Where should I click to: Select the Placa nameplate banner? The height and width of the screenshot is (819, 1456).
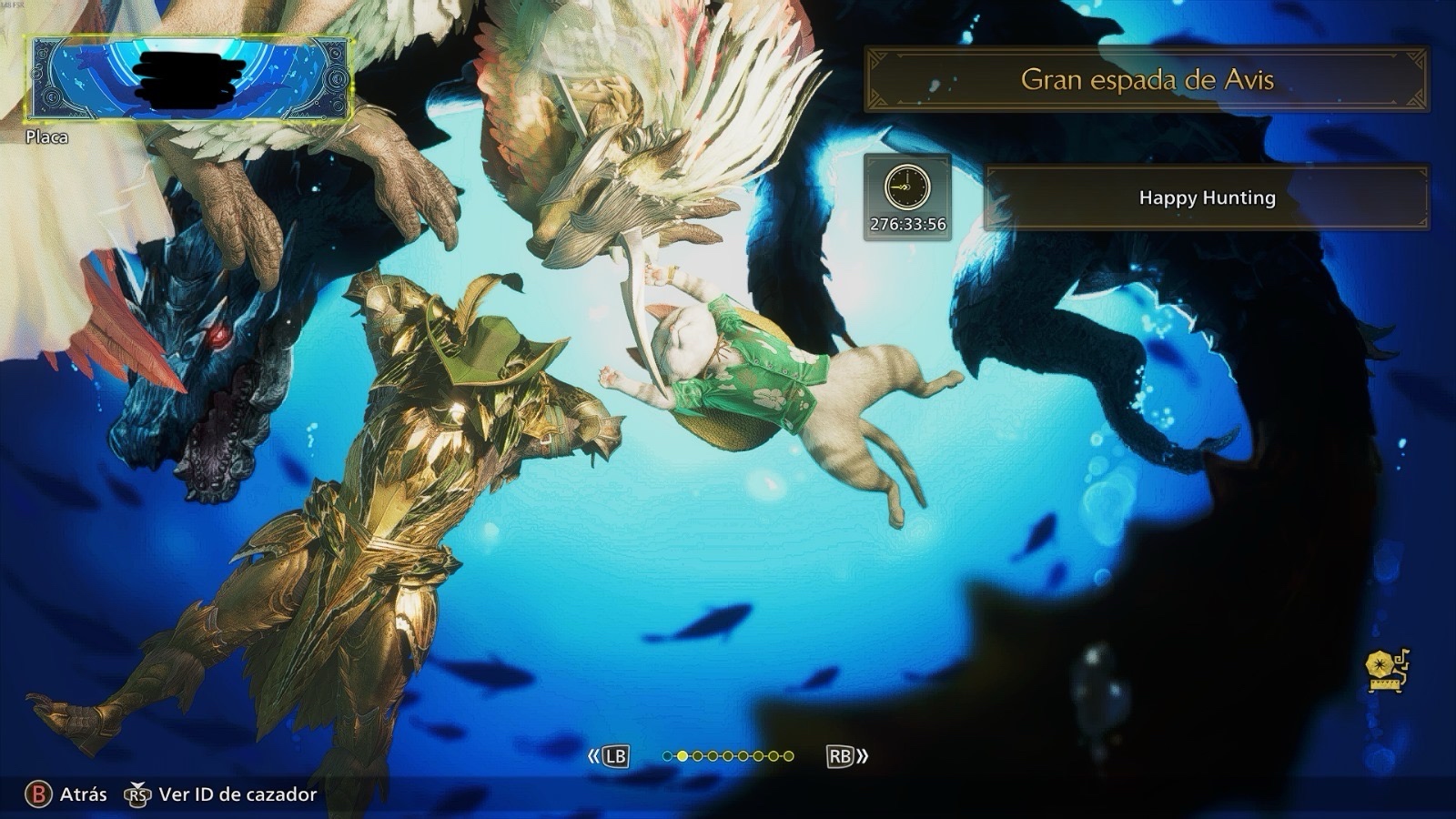pyautogui.click(x=188, y=78)
